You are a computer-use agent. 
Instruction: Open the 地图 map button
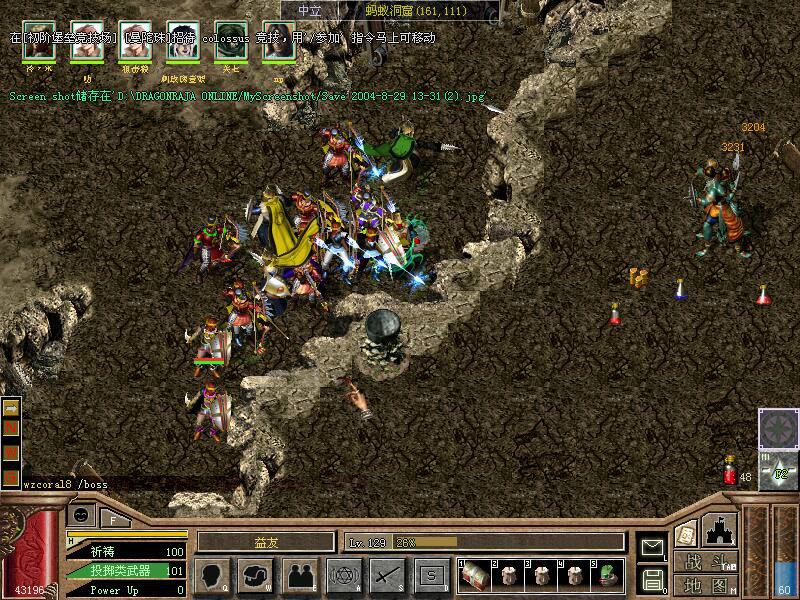click(705, 584)
